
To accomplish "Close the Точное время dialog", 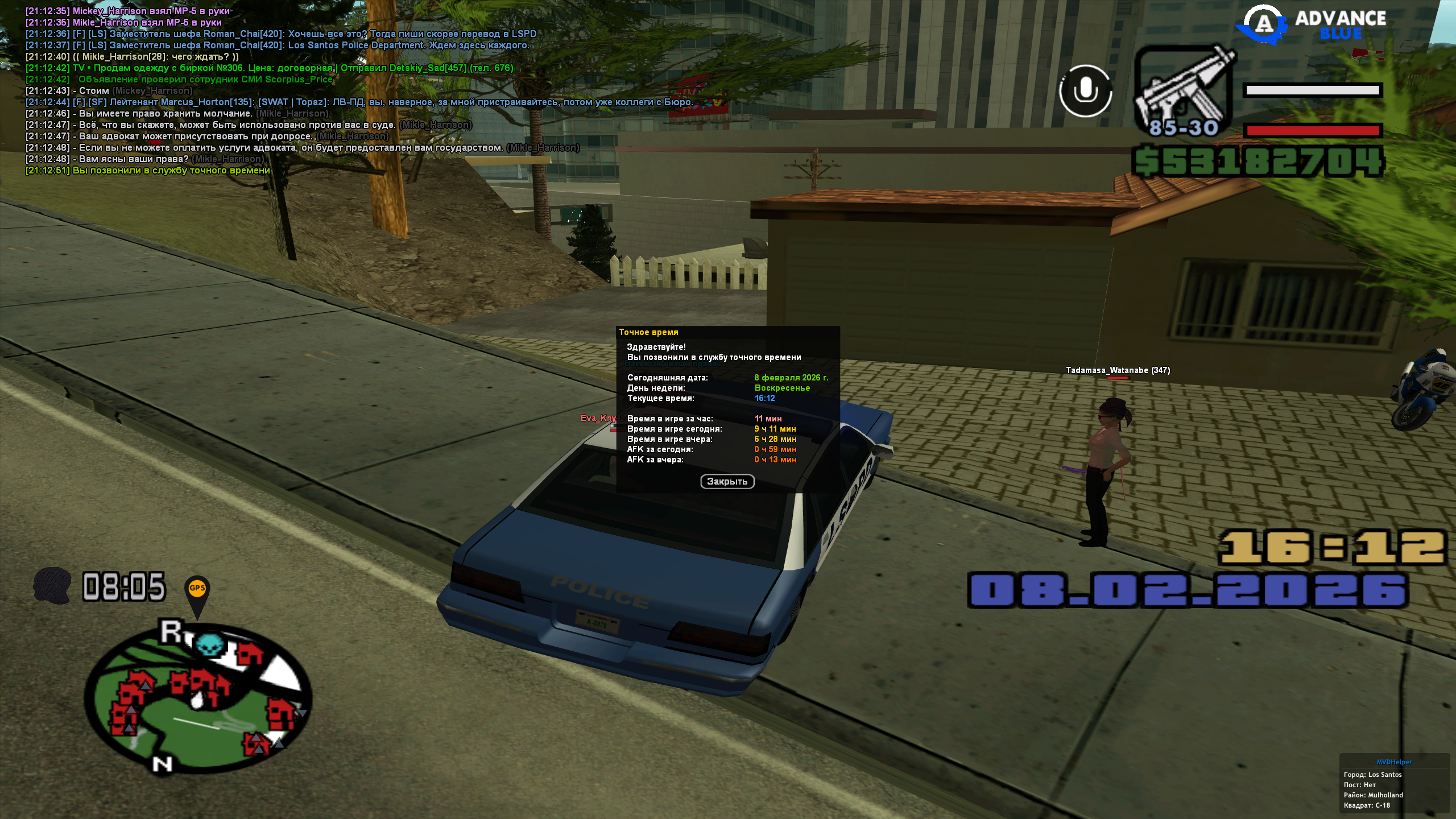I will point(727,482).
